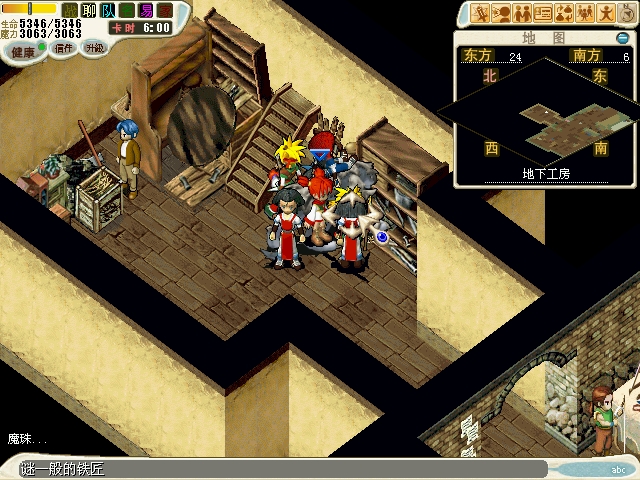
Task: Select the crossed-swords duel action icon
Action: pyautogui.click(x=480, y=13)
